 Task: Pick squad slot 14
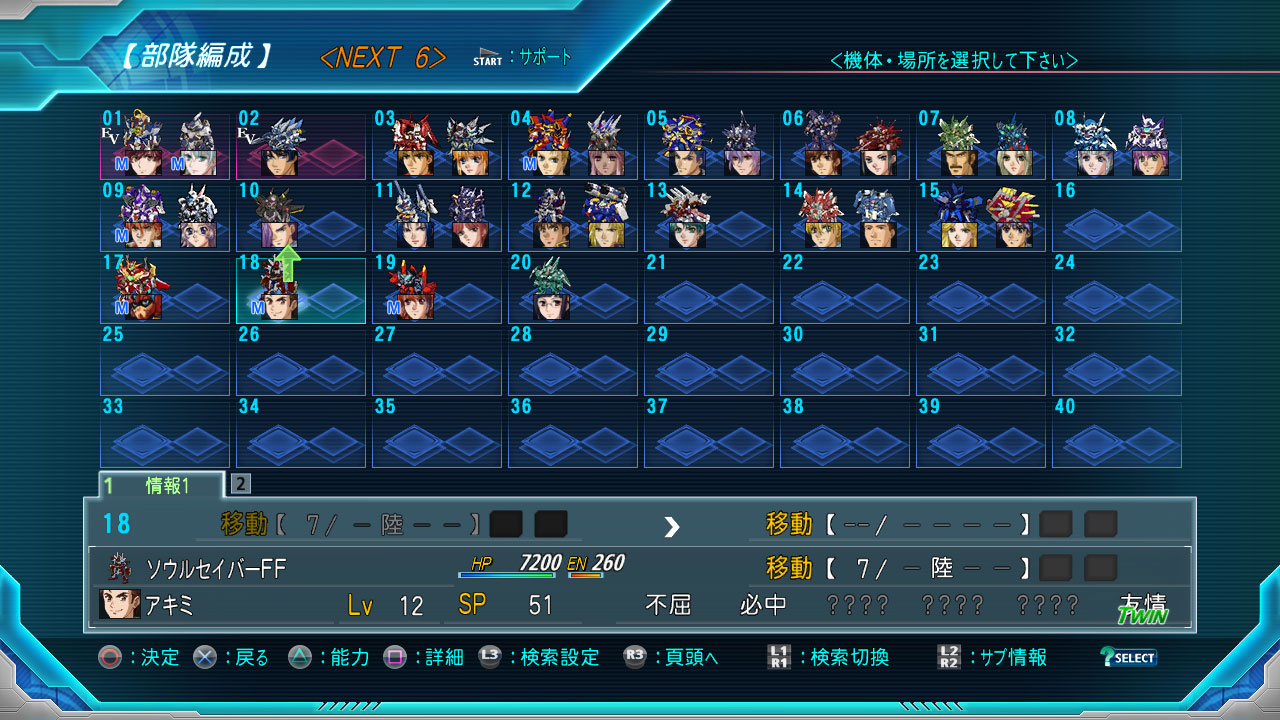(845, 218)
